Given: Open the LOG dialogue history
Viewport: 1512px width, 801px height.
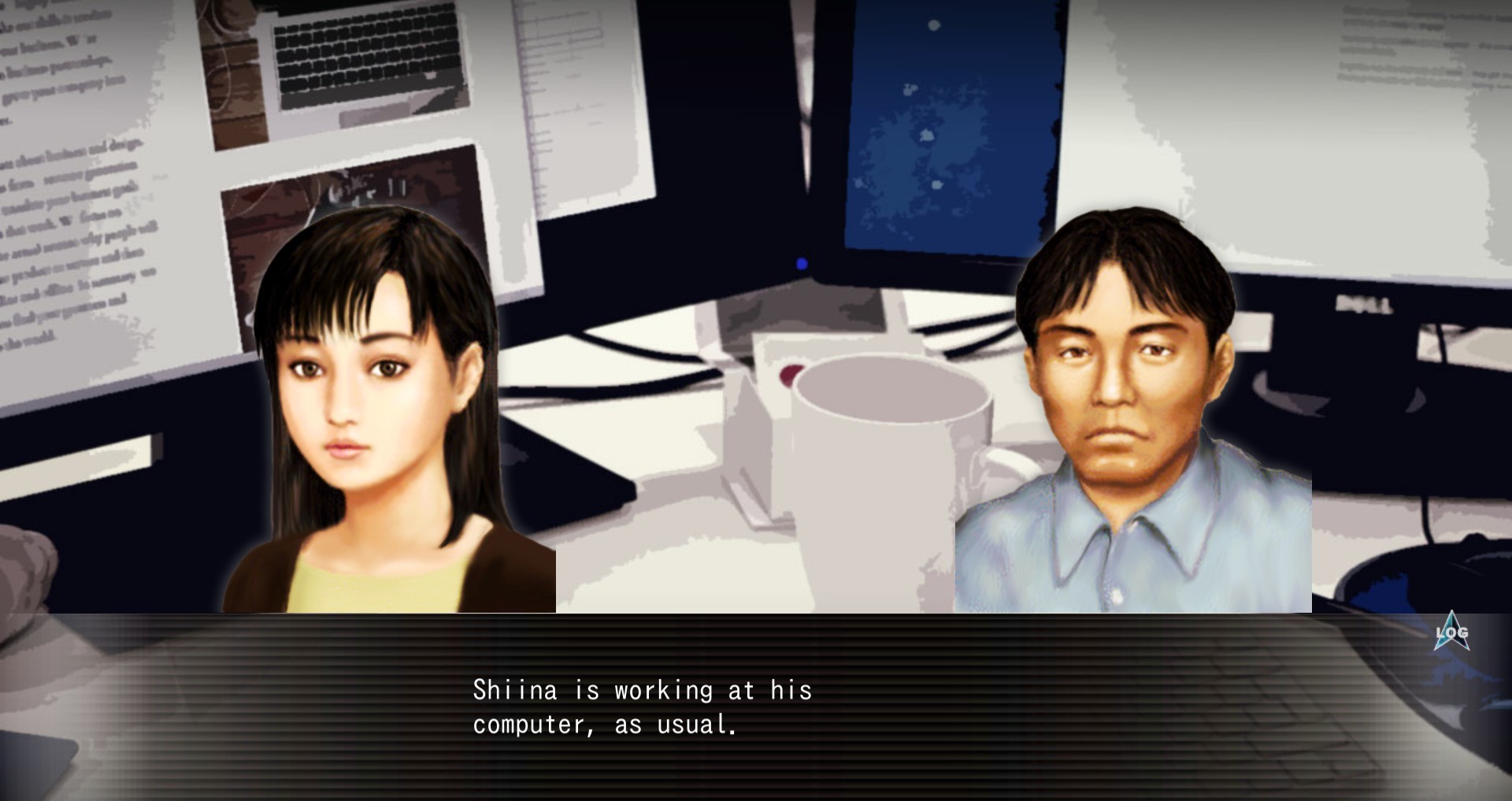Looking at the screenshot, I should (x=1451, y=632).
